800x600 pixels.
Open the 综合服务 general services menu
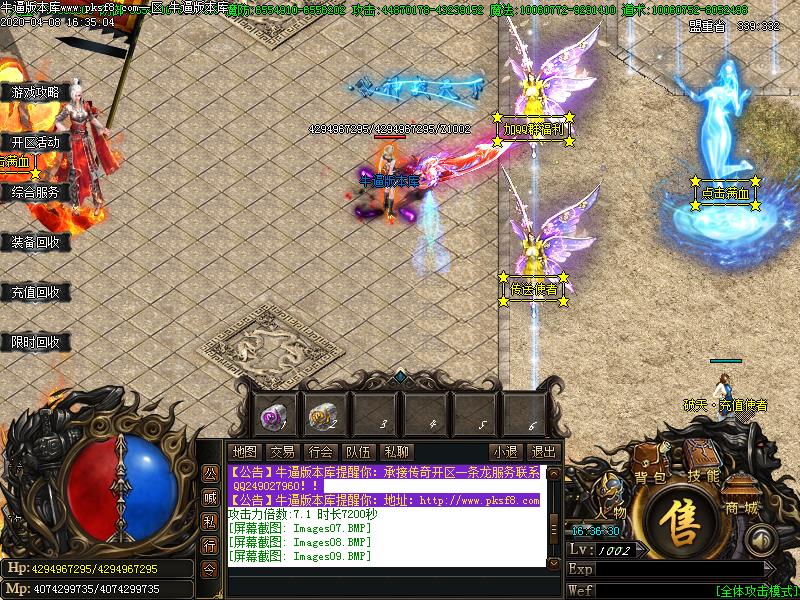(36, 192)
